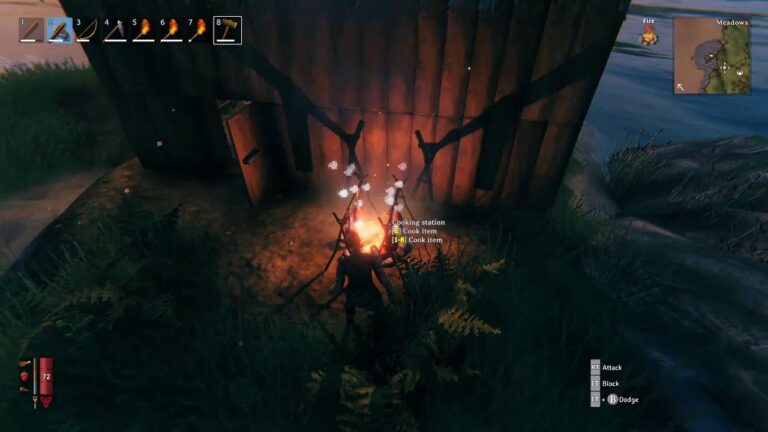Select the hammer in hotbar slot 8
Viewport: 768px width, 432px height.
click(x=228, y=30)
